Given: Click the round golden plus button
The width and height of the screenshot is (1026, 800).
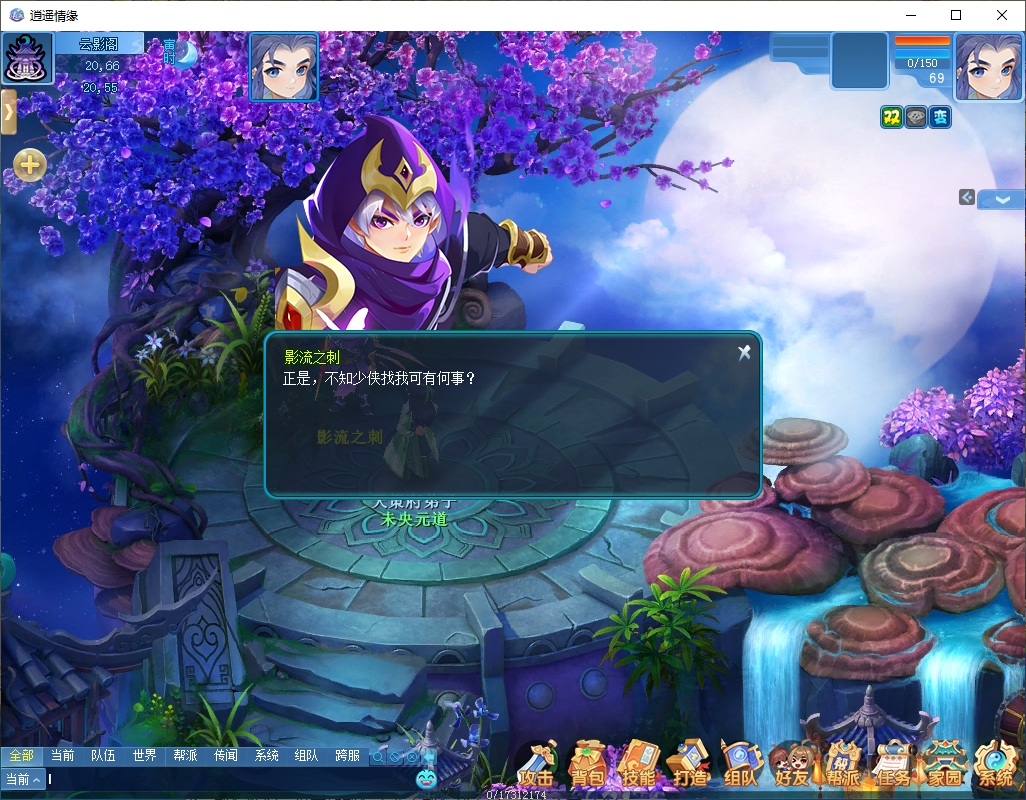Looking at the screenshot, I should click(30, 165).
